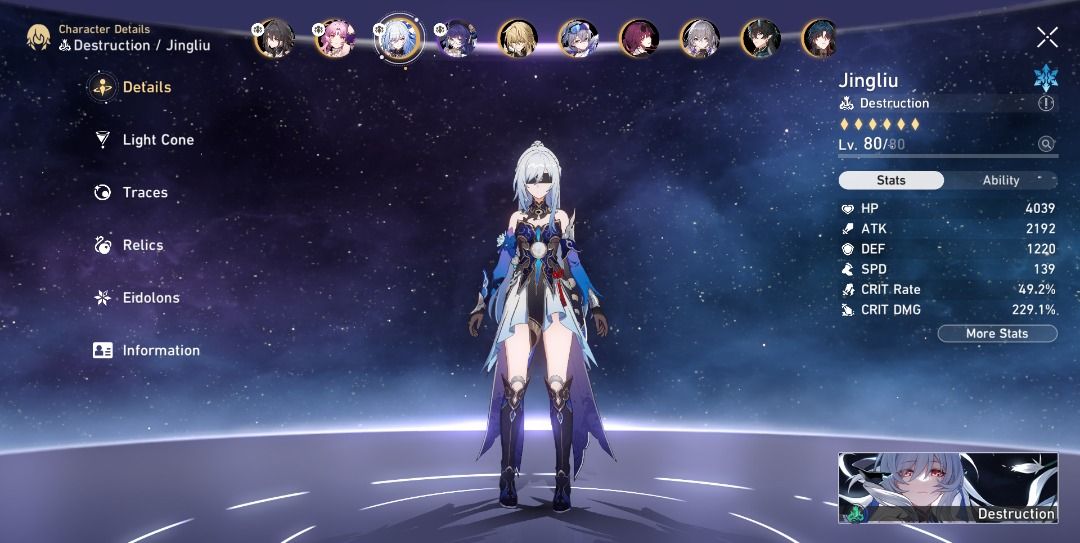The width and height of the screenshot is (1080, 543).
Task: Open the Details section
Action: coord(133,87)
